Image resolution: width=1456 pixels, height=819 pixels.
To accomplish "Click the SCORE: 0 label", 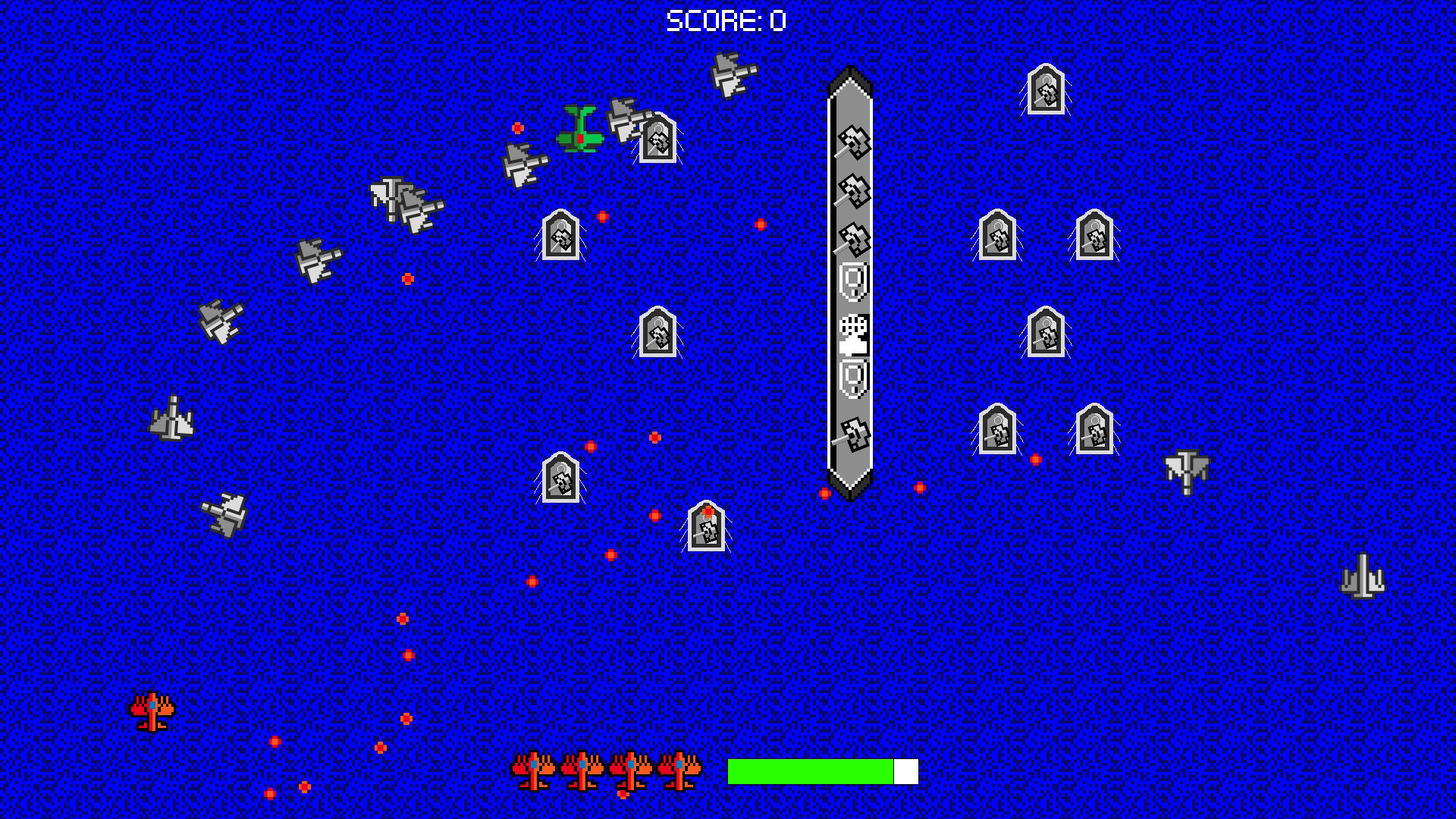I will coord(726,20).
